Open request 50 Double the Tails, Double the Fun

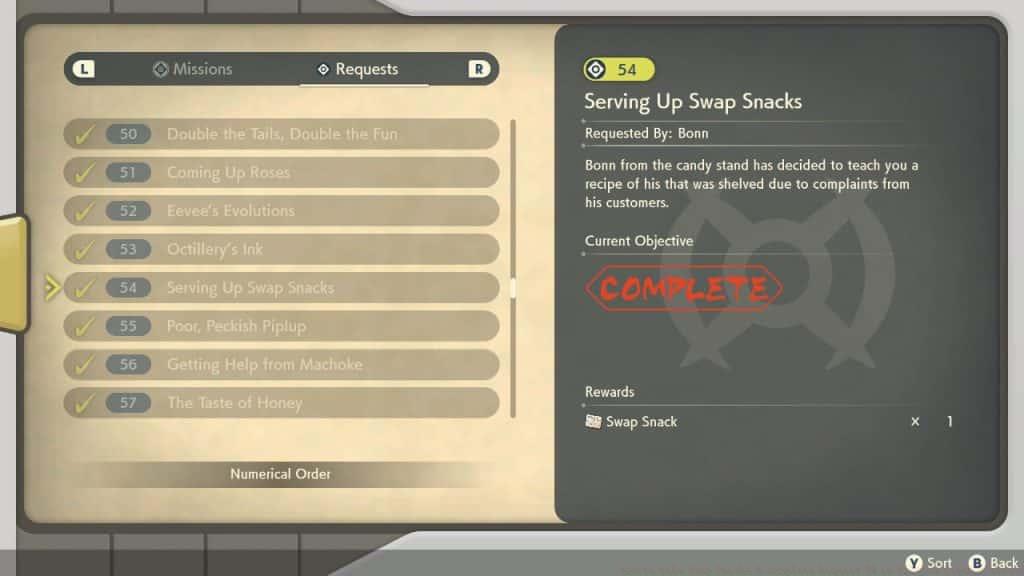(x=281, y=134)
